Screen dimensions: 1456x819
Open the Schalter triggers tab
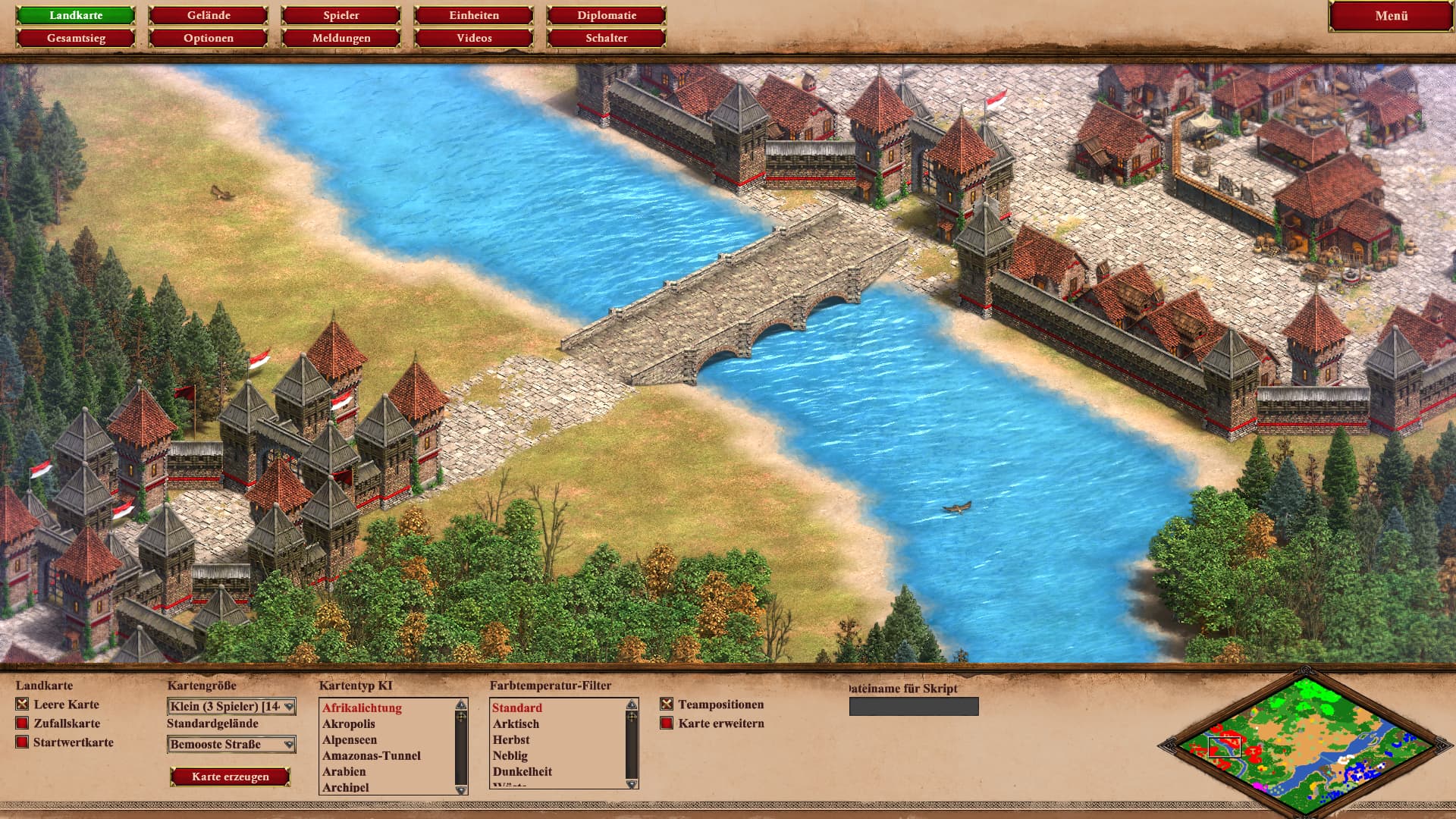[607, 38]
